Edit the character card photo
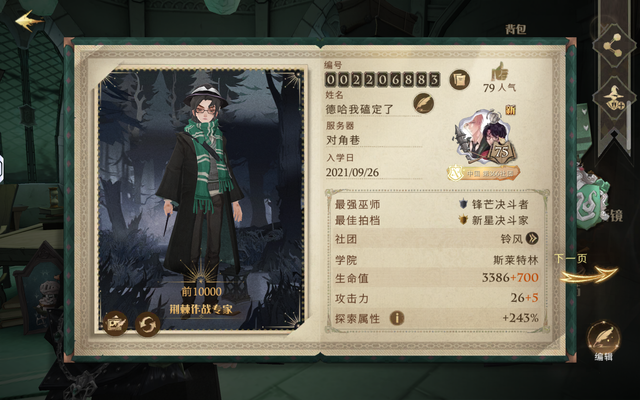This screenshot has width=640, height=400. pos(116,324)
